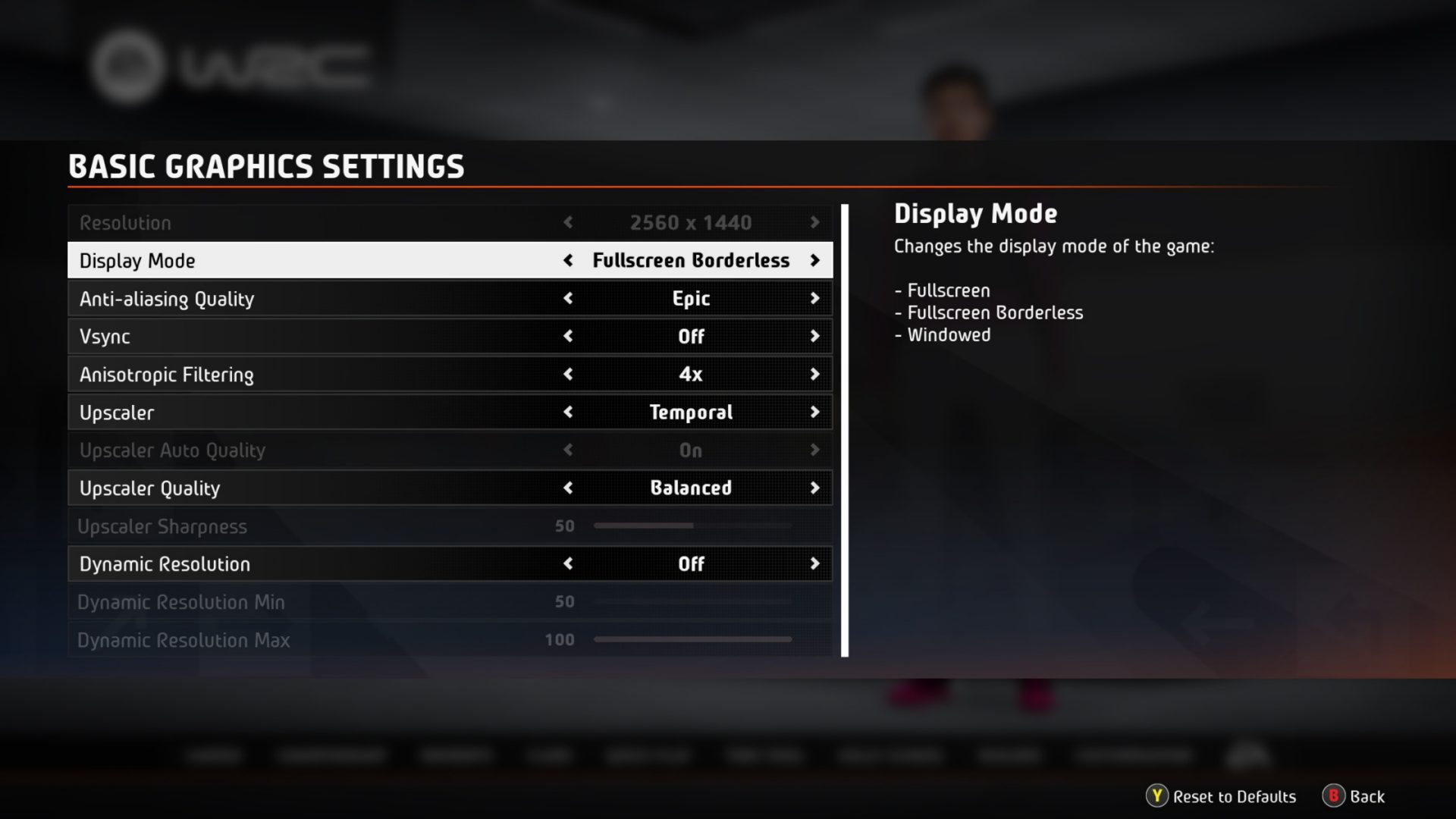Click the right arrow next to Resolution
The image size is (1456, 819).
click(816, 222)
